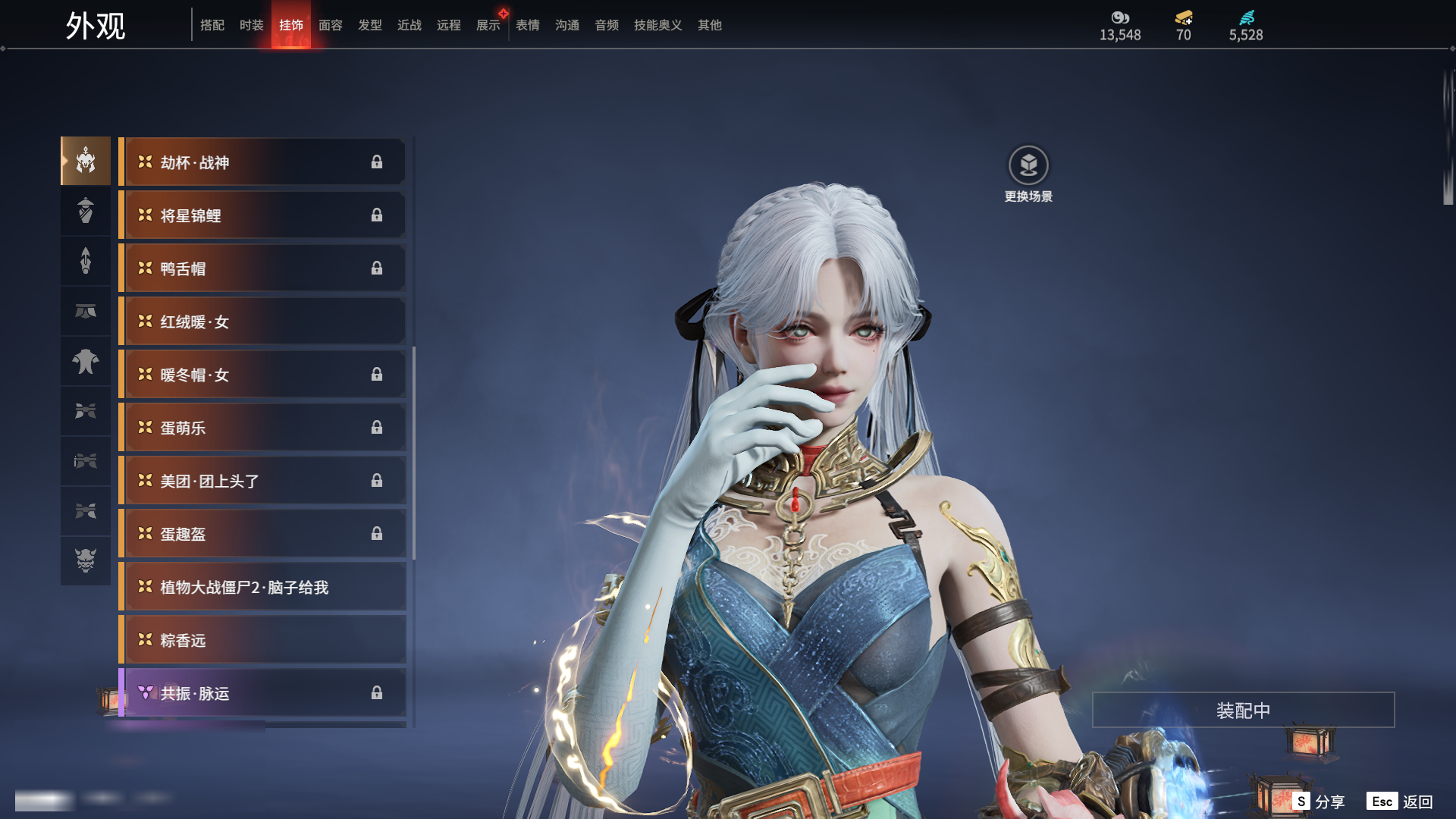Select the purple 共振·脉运 entry

point(262,693)
